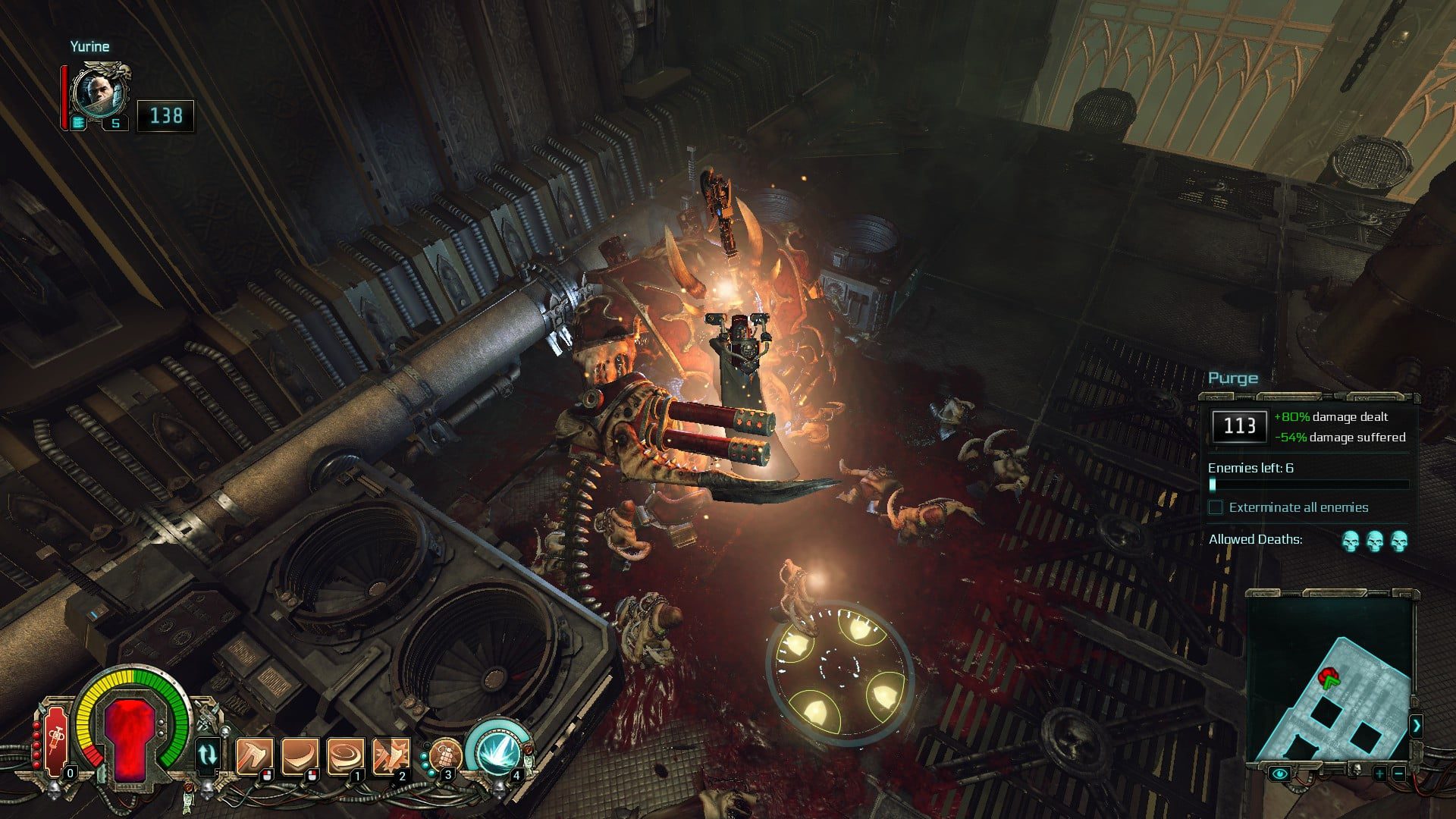
Task: Zoom in the minimap with plus button
Action: click(1379, 773)
